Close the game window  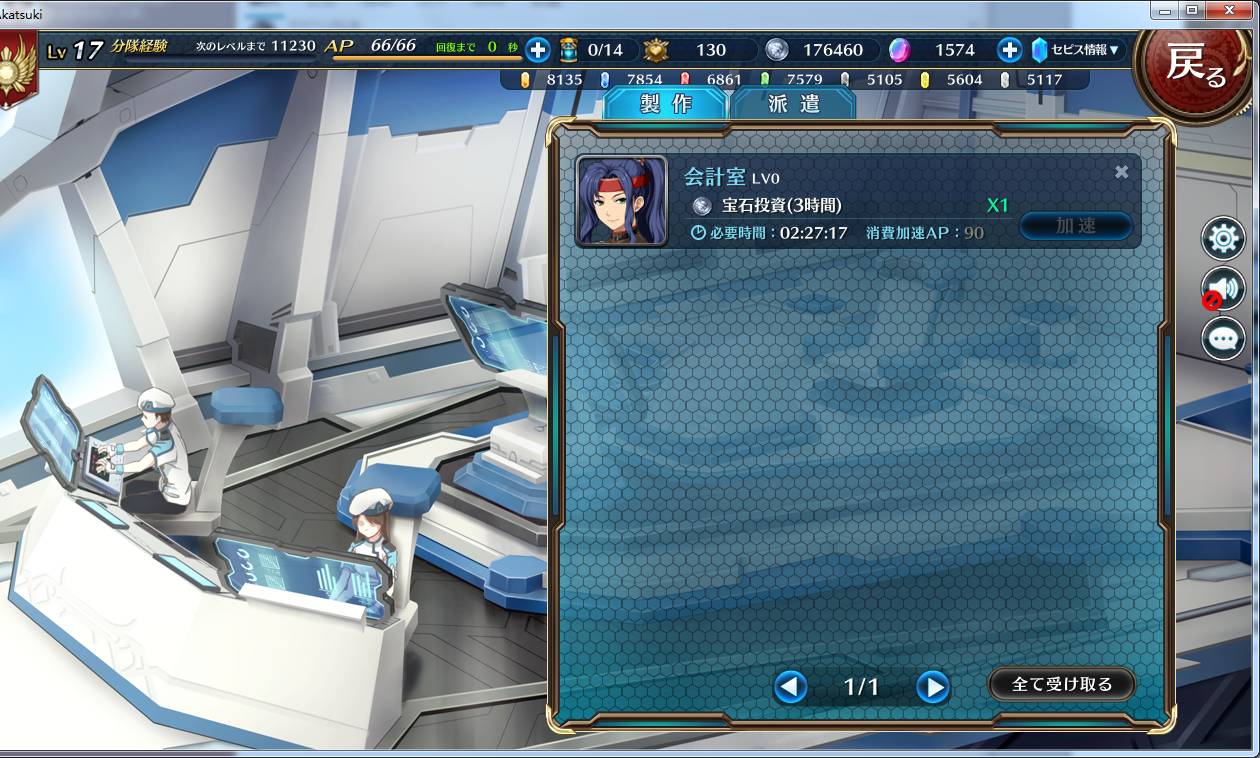click(x=1231, y=10)
